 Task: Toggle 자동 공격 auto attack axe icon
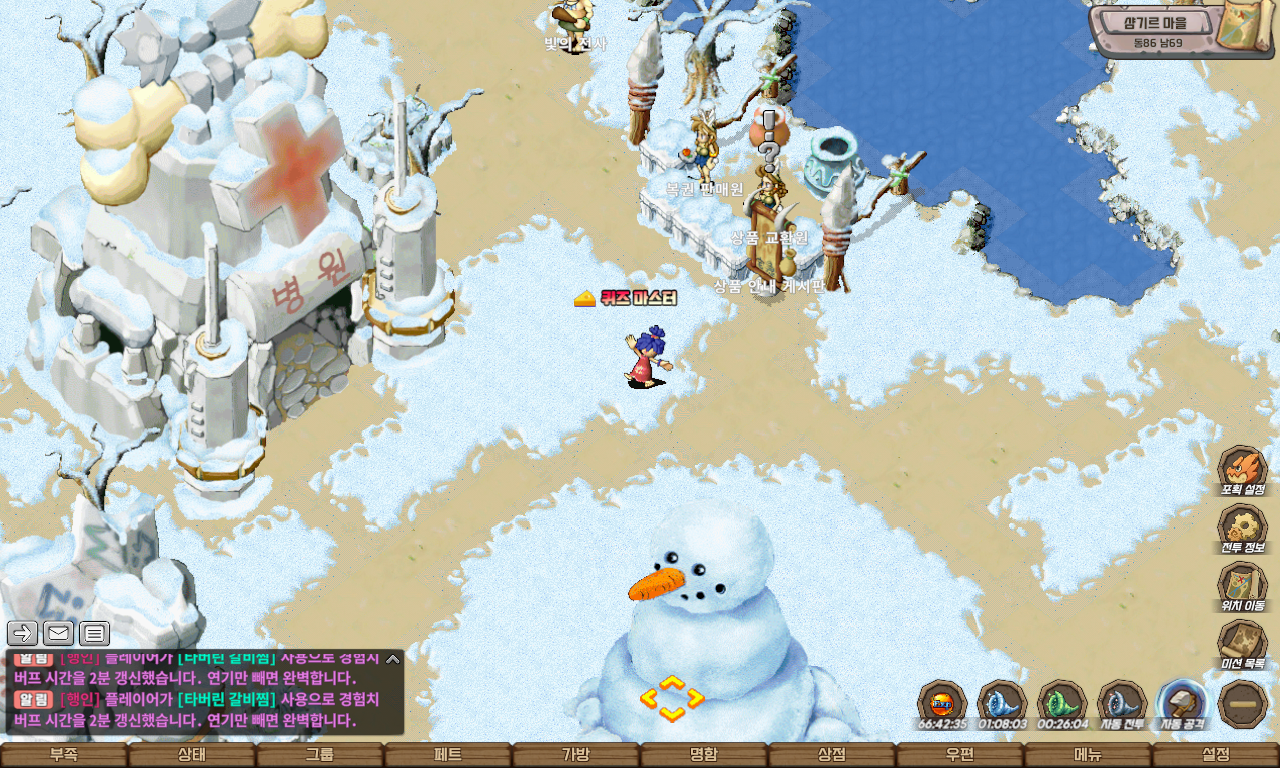(x=1182, y=702)
